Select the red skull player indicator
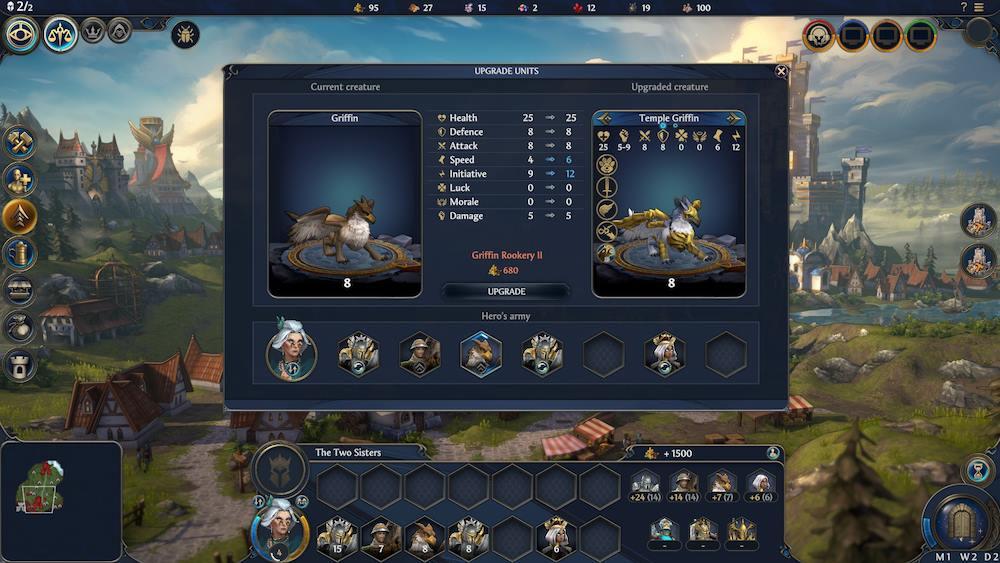Viewport: 1000px width, 563px height. (819, 36)
